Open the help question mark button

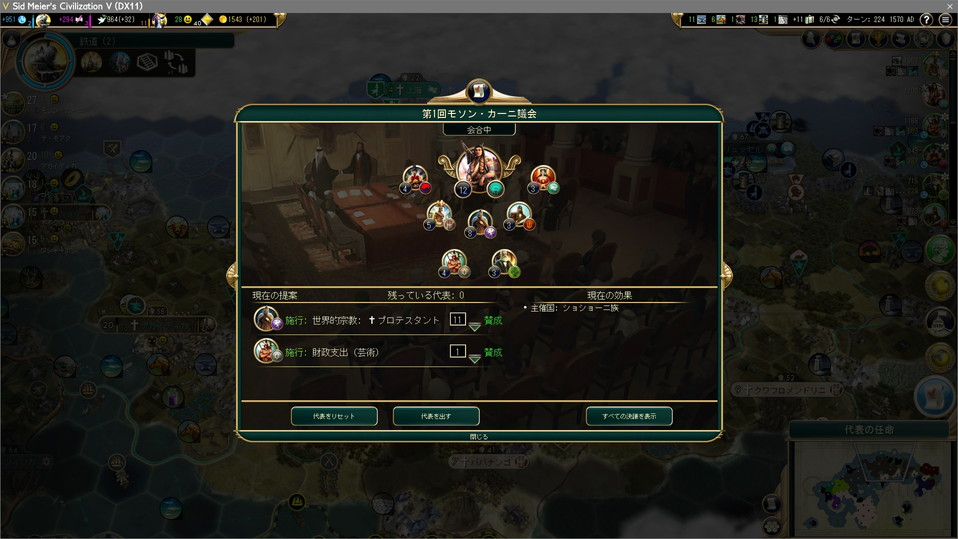point(926,20)
